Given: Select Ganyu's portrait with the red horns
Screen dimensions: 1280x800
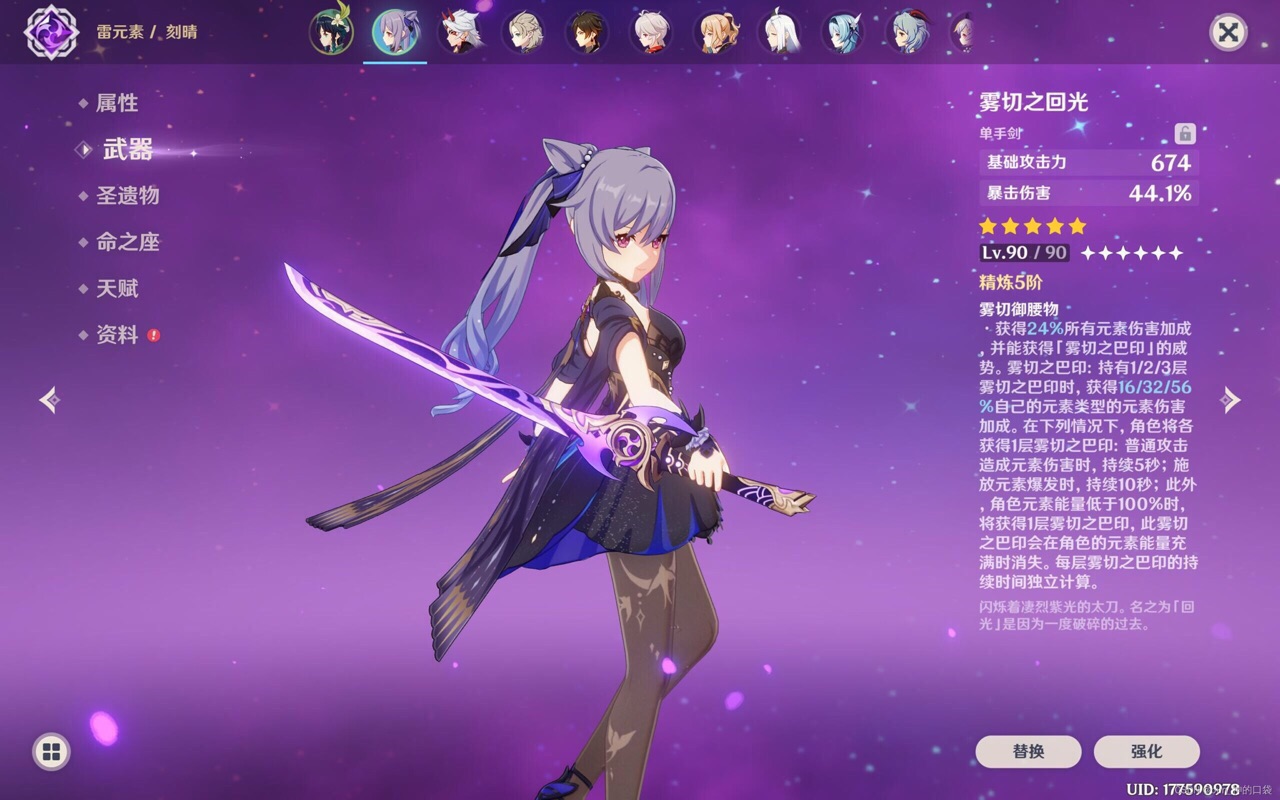Looking at the screenshot, I should [908, 32].
